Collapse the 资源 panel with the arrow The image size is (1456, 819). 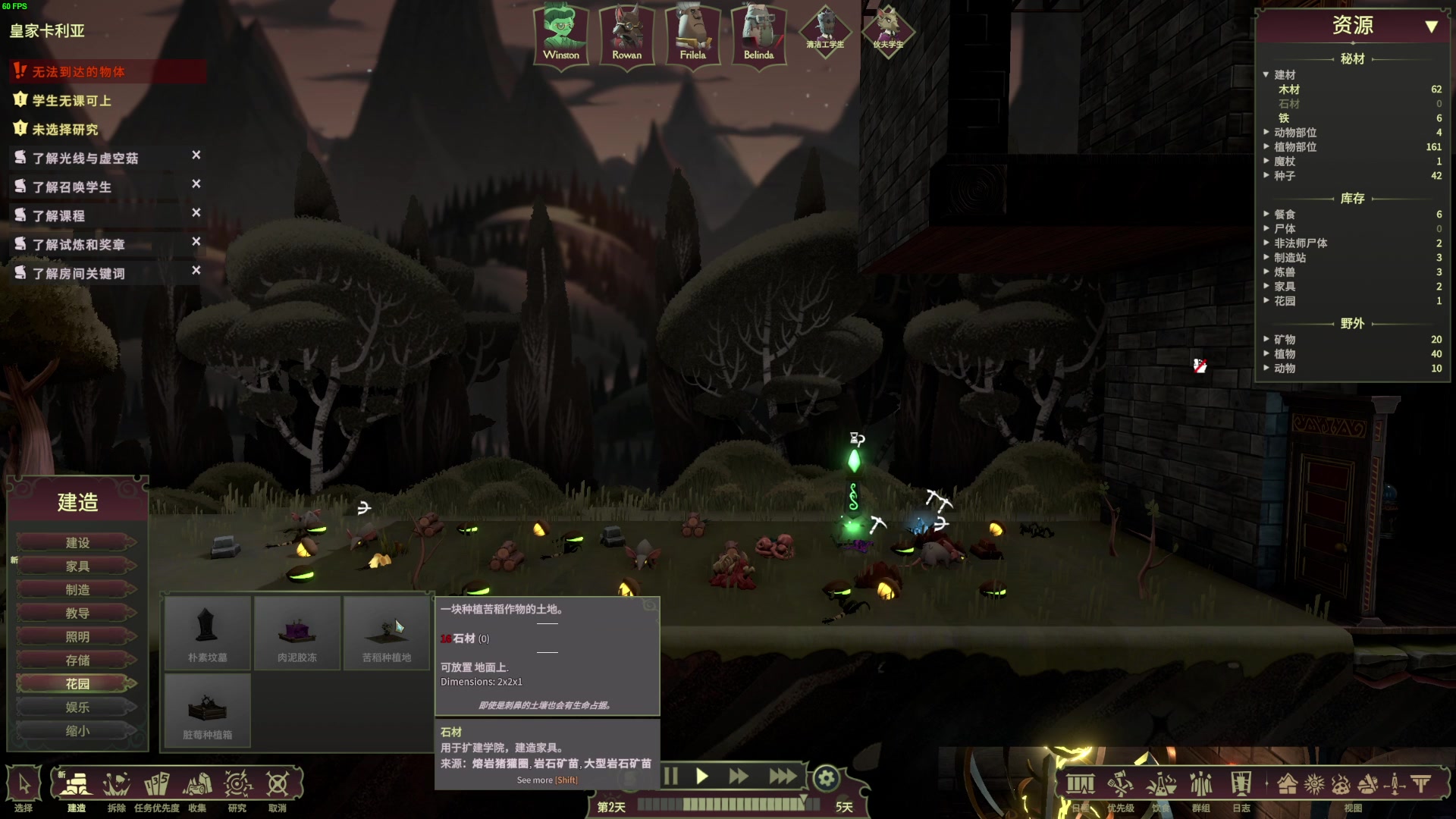coord(1431,27)
